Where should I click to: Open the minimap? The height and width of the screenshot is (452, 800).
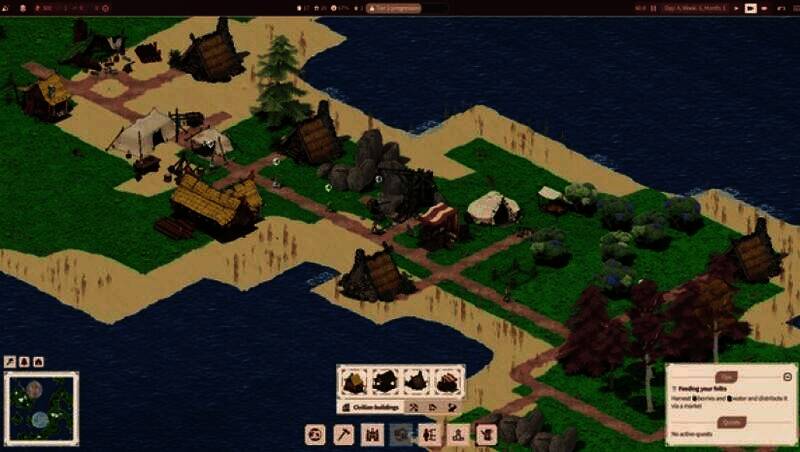point(41,408)
